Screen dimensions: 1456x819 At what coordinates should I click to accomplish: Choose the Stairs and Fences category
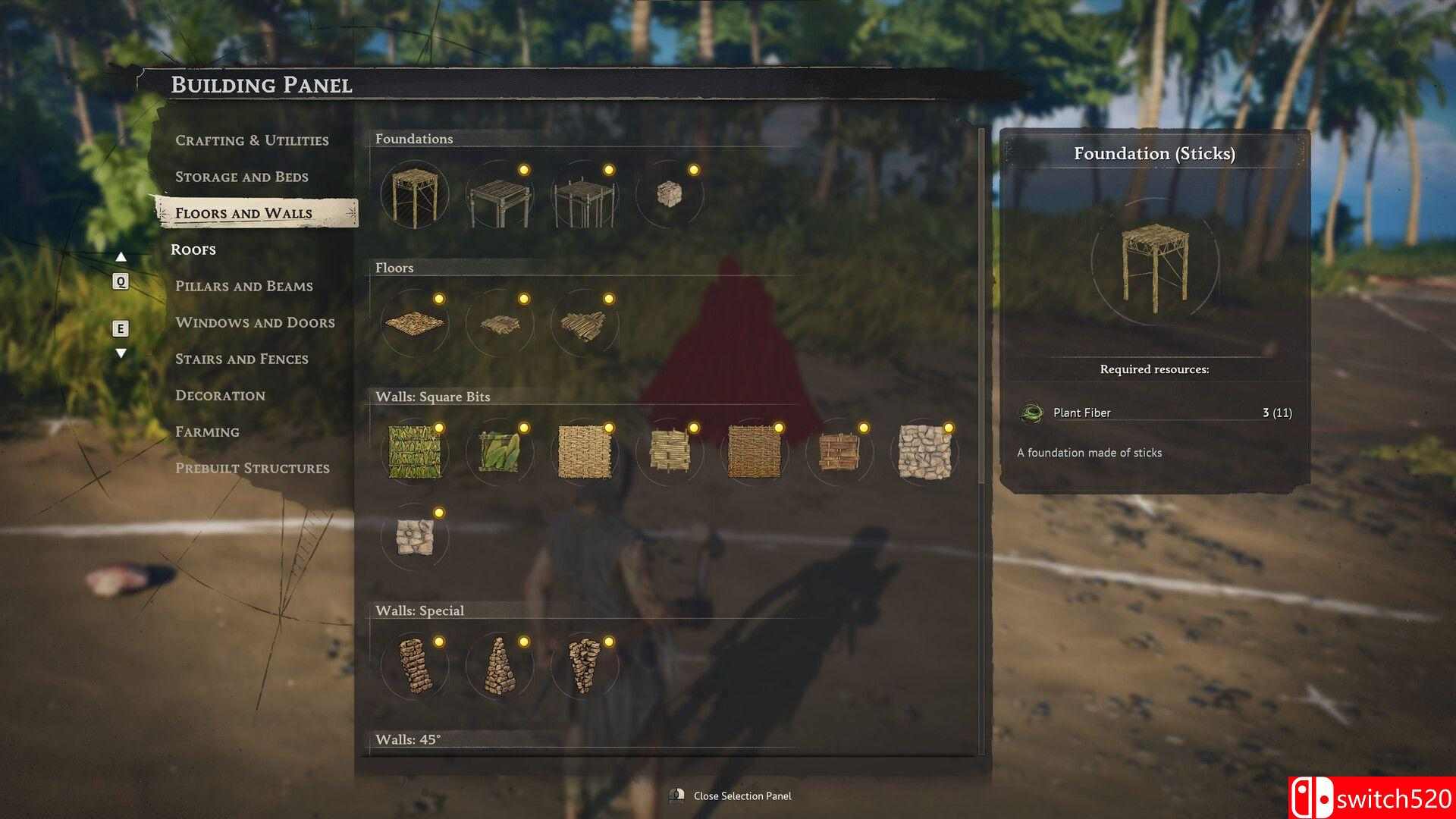point(241,359)
